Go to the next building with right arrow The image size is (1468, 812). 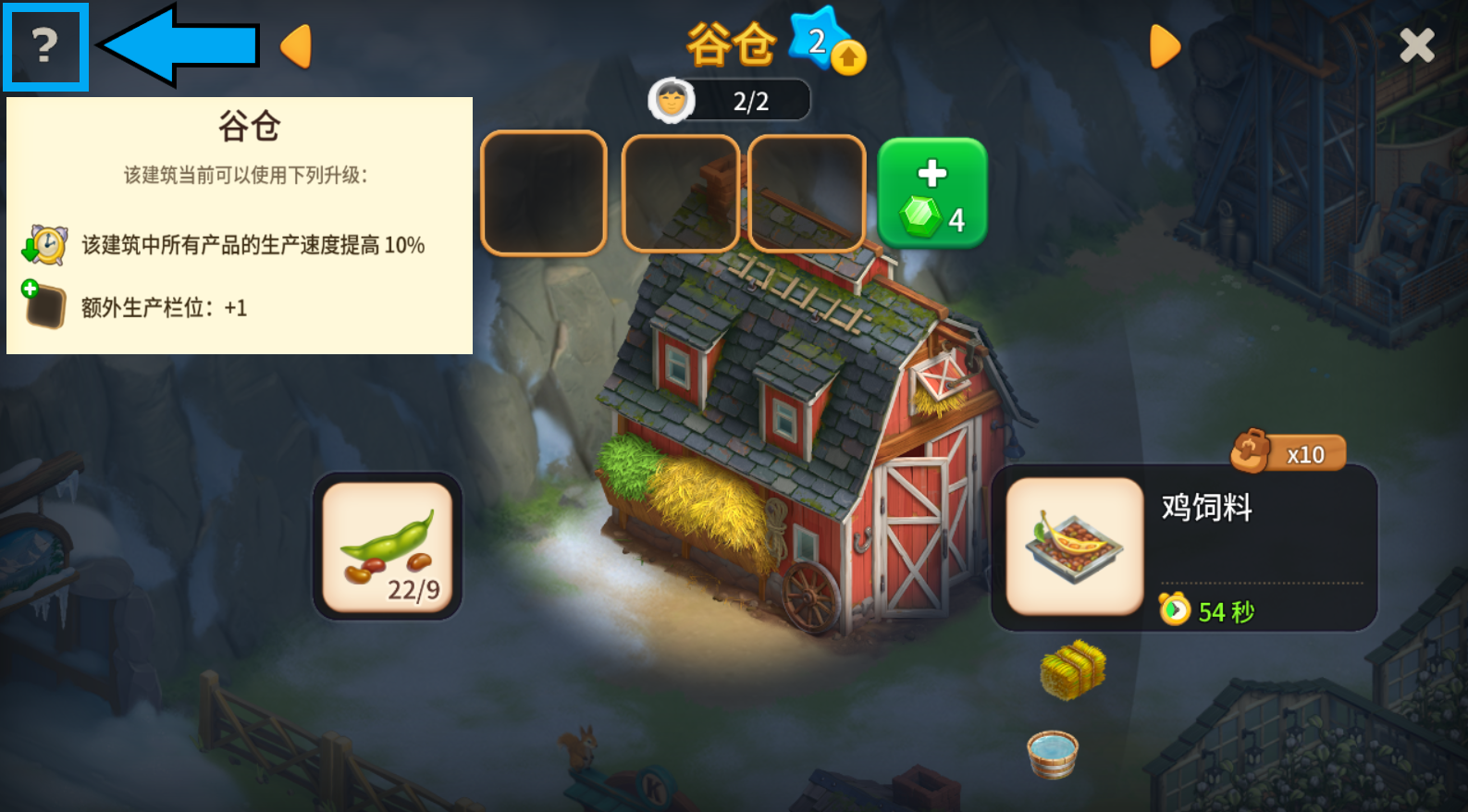1165,46
